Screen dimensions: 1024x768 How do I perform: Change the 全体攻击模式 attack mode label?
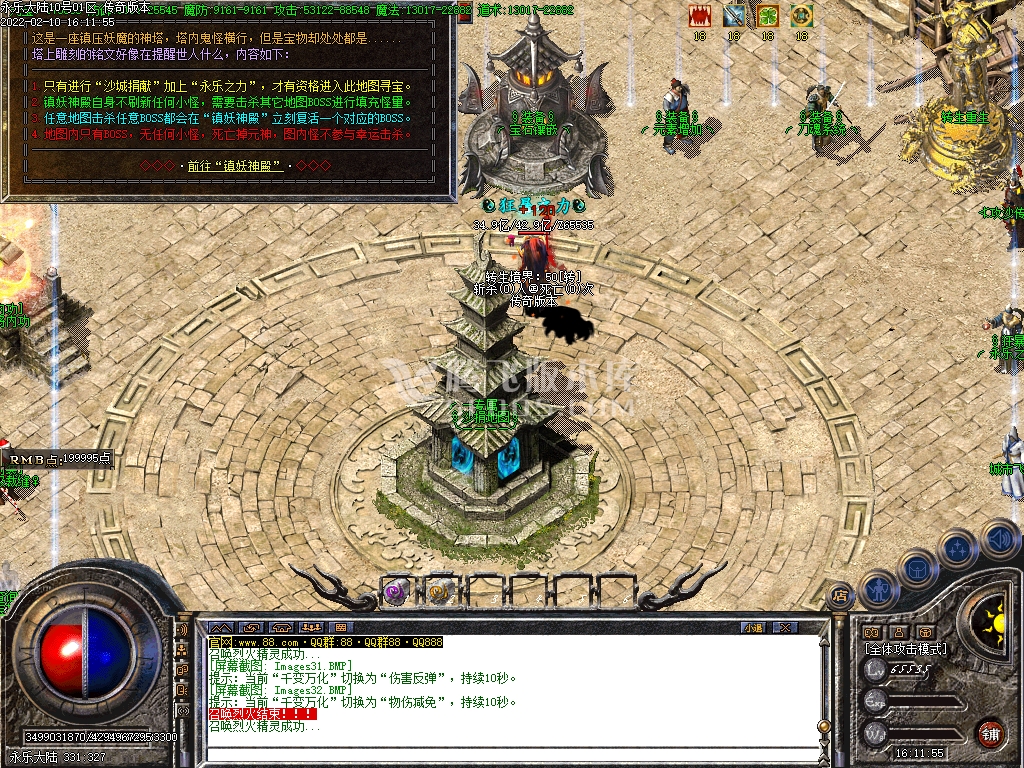[905, 649]
